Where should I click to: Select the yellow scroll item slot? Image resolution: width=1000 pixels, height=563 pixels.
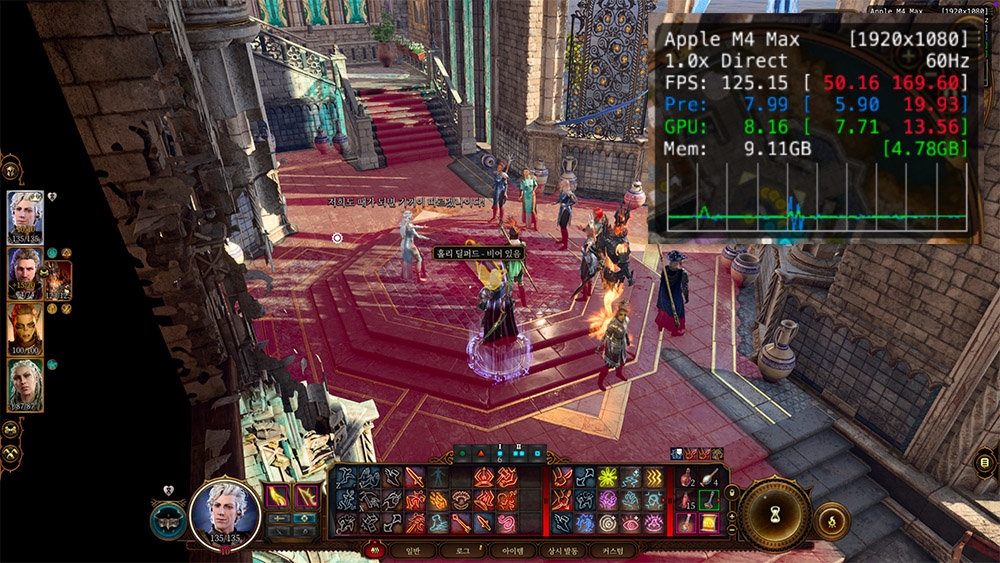point(711,523)
